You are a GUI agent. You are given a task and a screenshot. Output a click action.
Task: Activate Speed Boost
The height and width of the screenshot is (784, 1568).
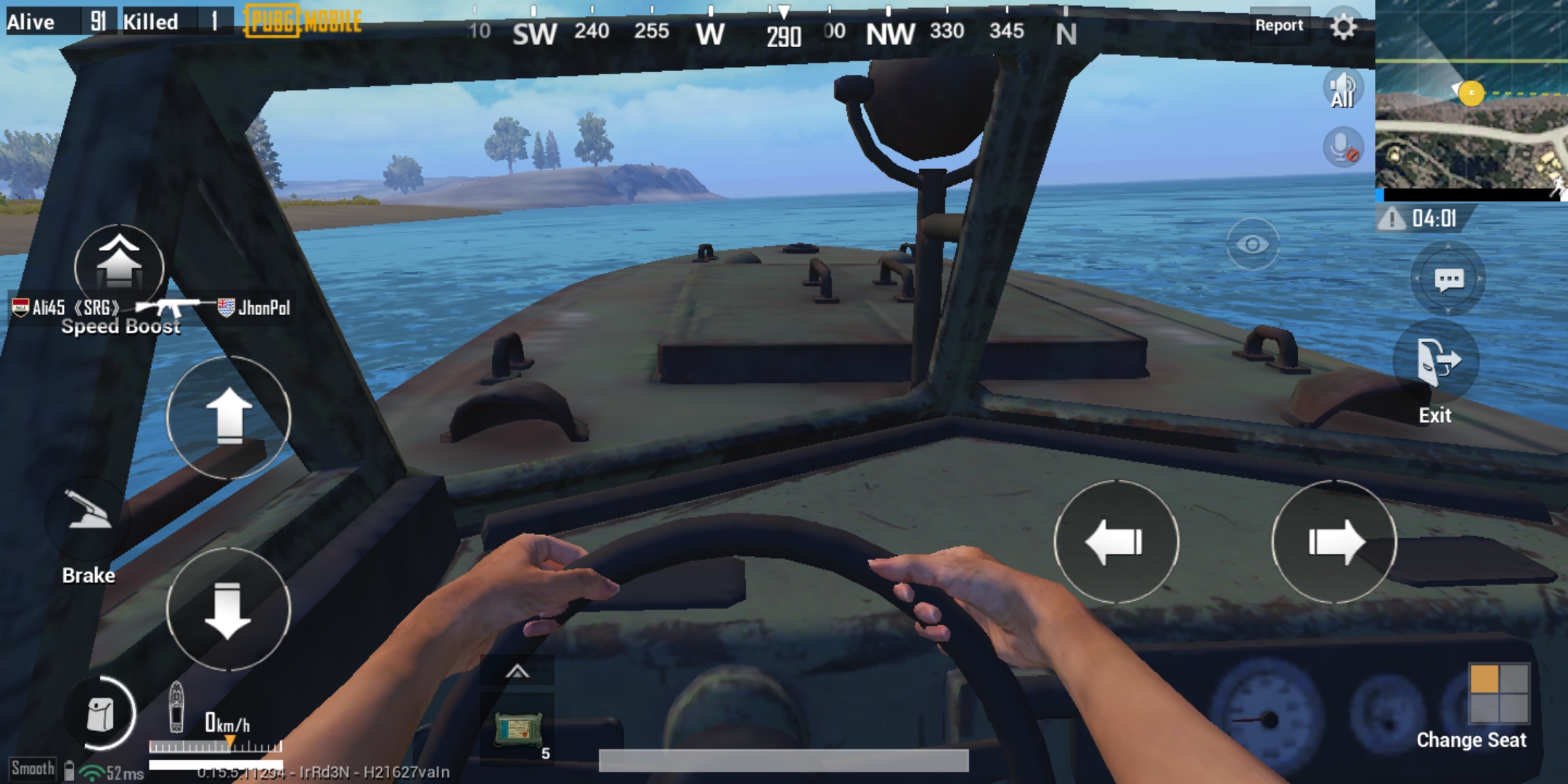tap(119, 266)
